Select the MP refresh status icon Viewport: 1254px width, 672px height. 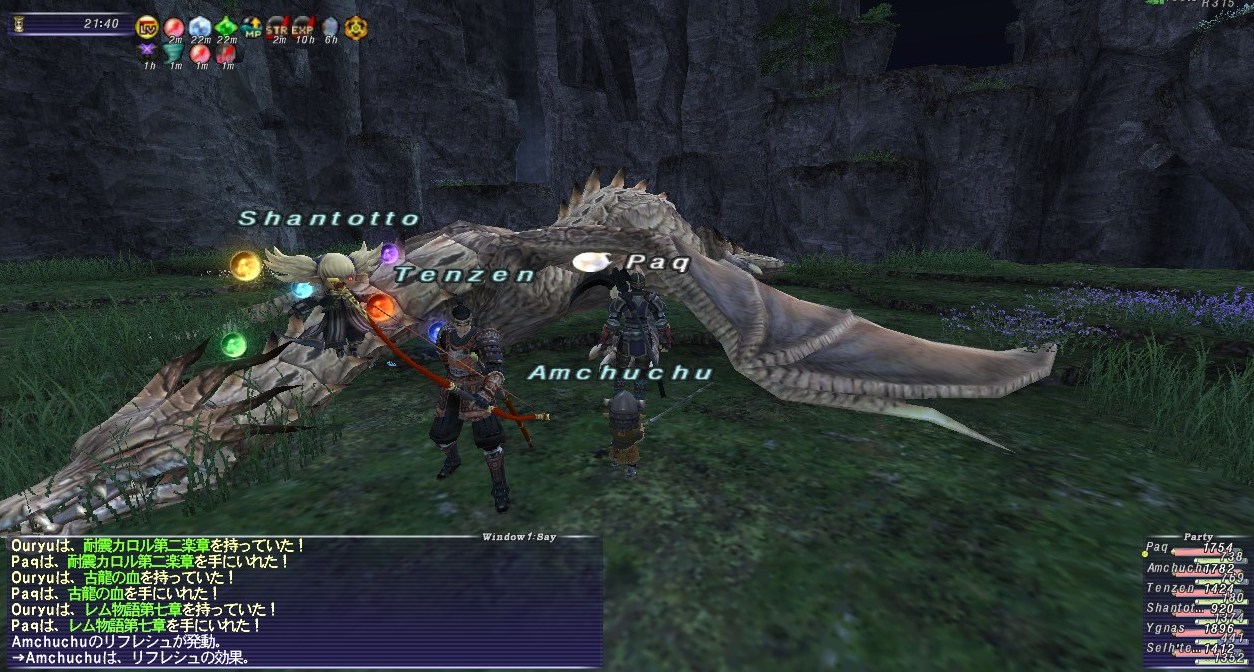[x=252, y=27]
